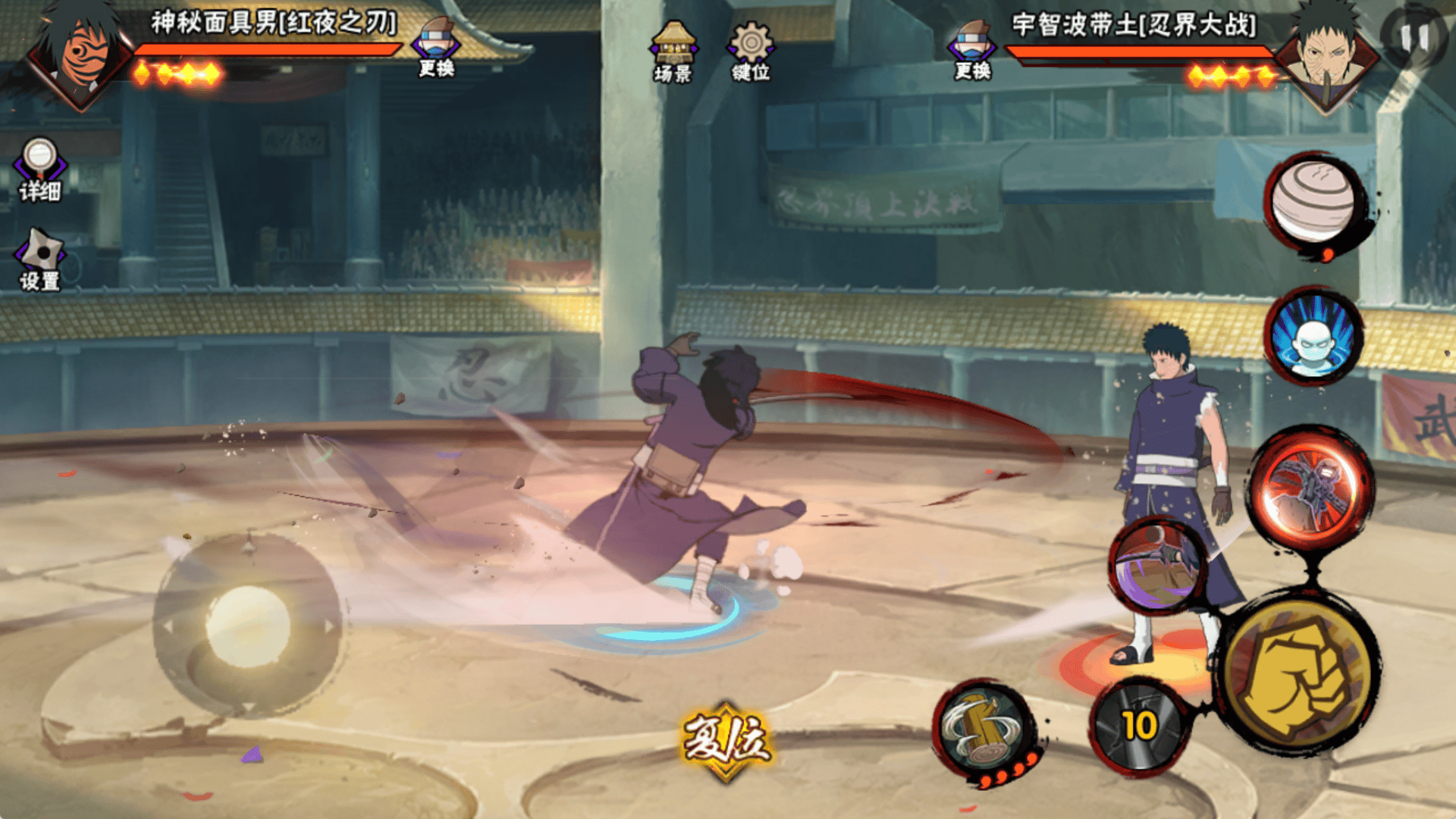The image size is (1456, 819).
Task: Select the masked man portrait
Action: click(x=80, y=57)
